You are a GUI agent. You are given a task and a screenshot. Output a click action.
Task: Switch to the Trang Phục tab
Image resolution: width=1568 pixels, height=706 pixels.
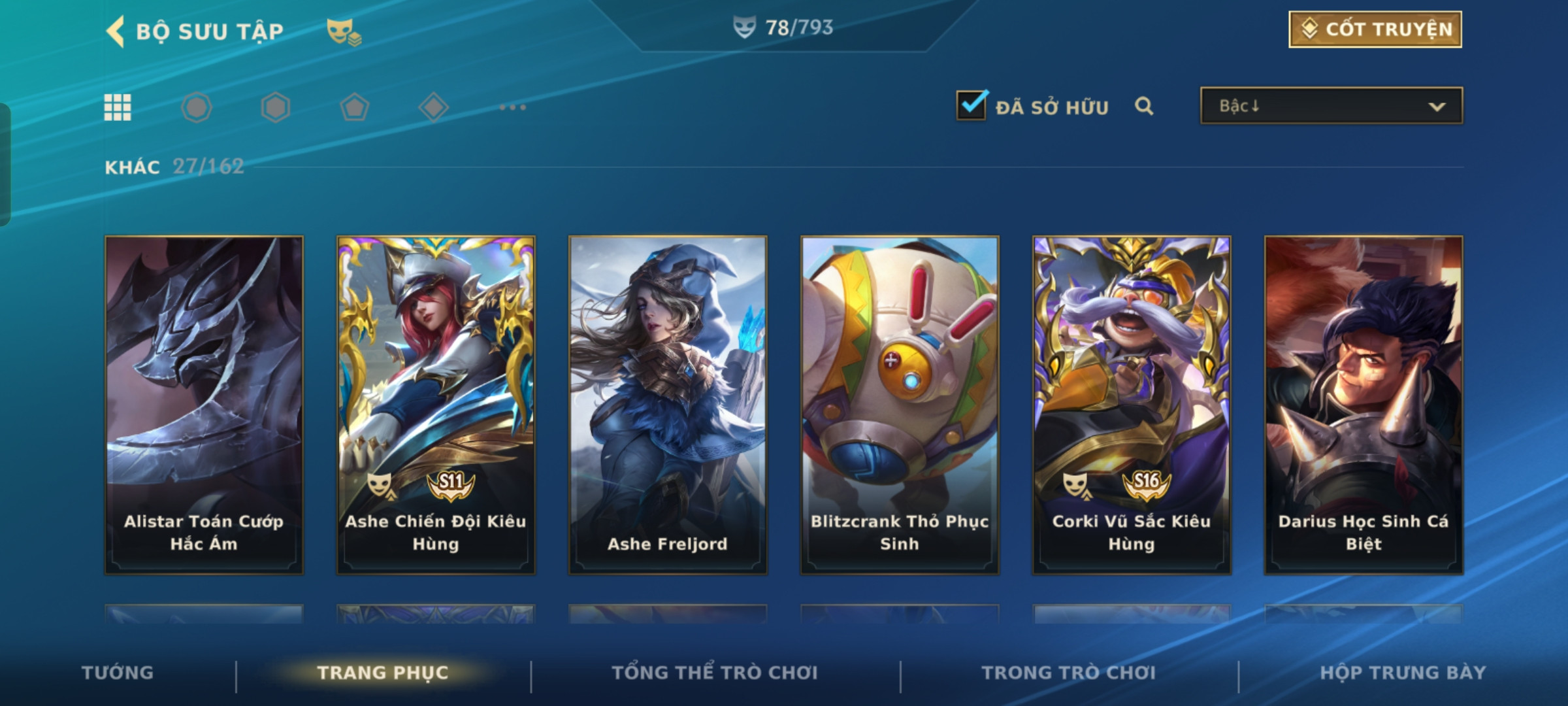[383, 673]
